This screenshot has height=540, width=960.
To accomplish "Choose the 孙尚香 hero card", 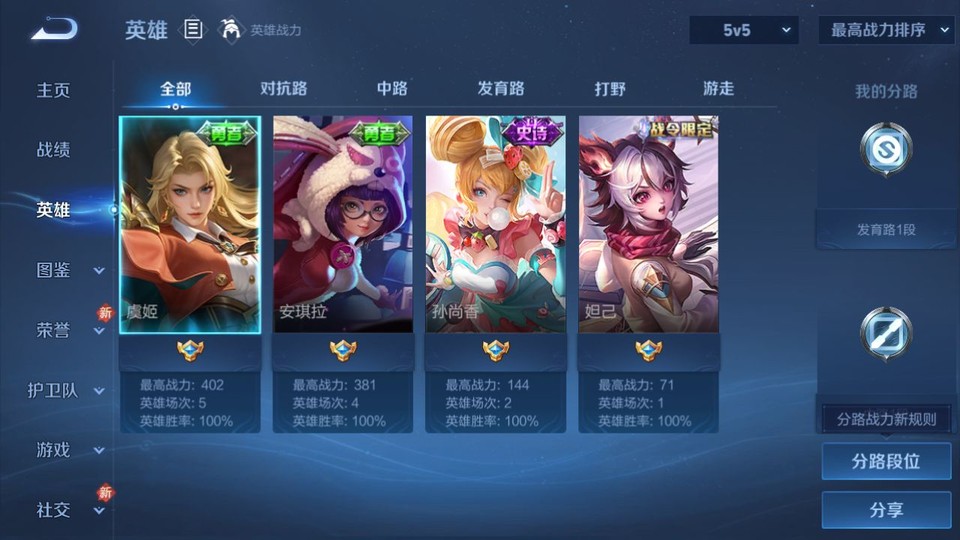I will coord(495,225).
